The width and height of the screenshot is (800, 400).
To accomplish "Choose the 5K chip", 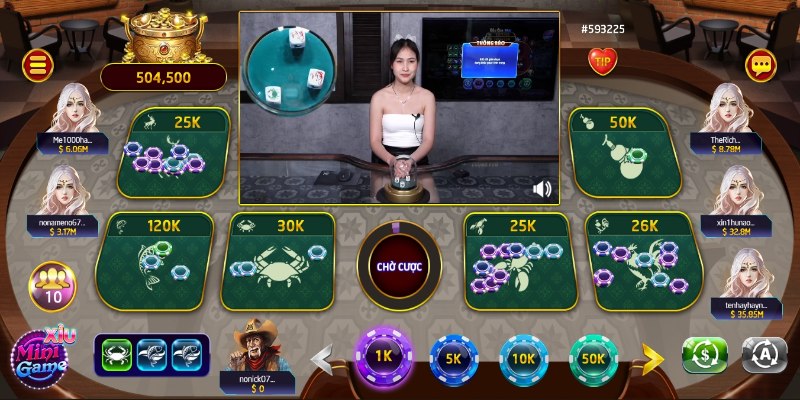I will click(453, 357).
